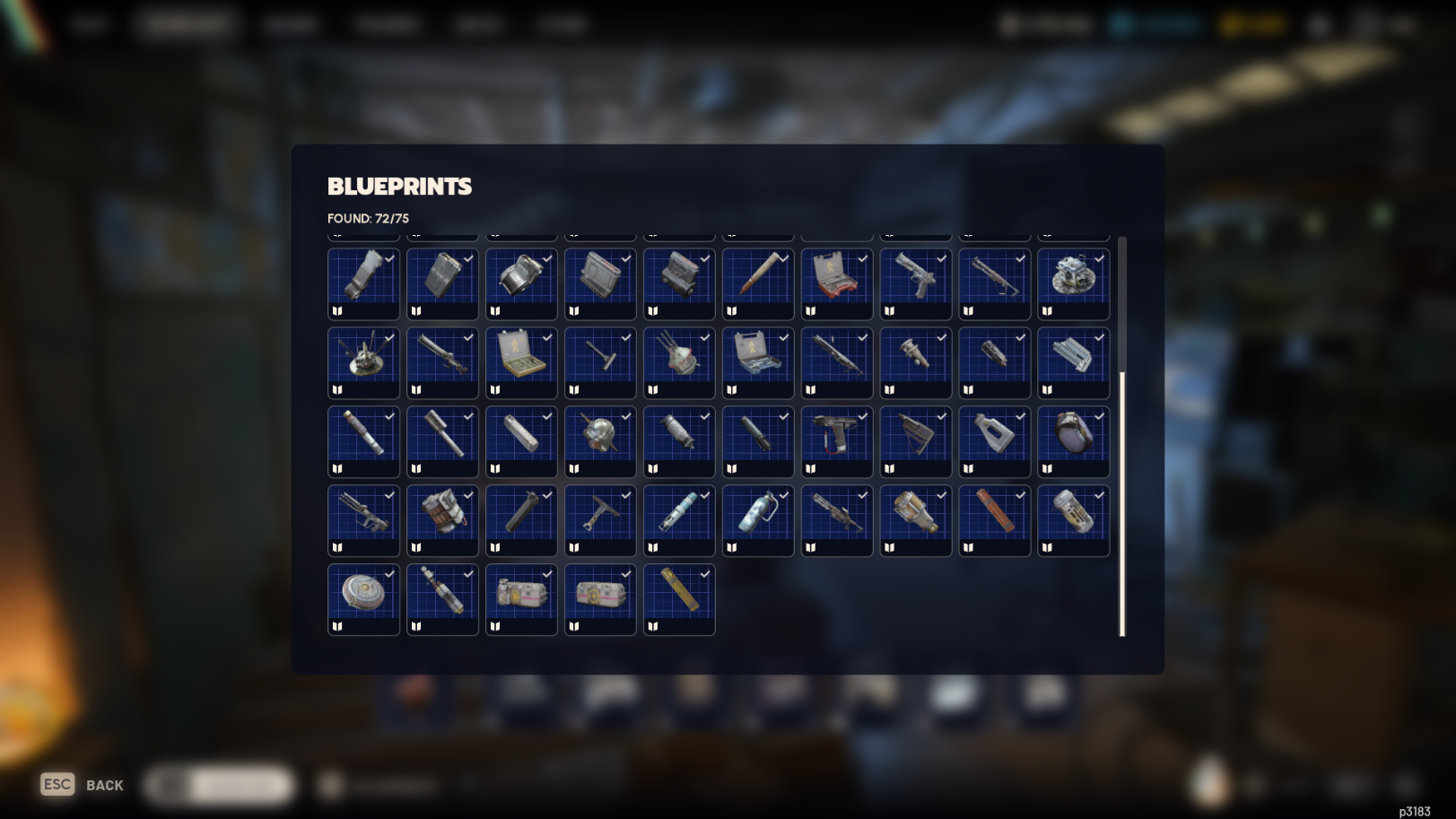
Task: Select the gold bar blueprint
Action: [678, 597]
